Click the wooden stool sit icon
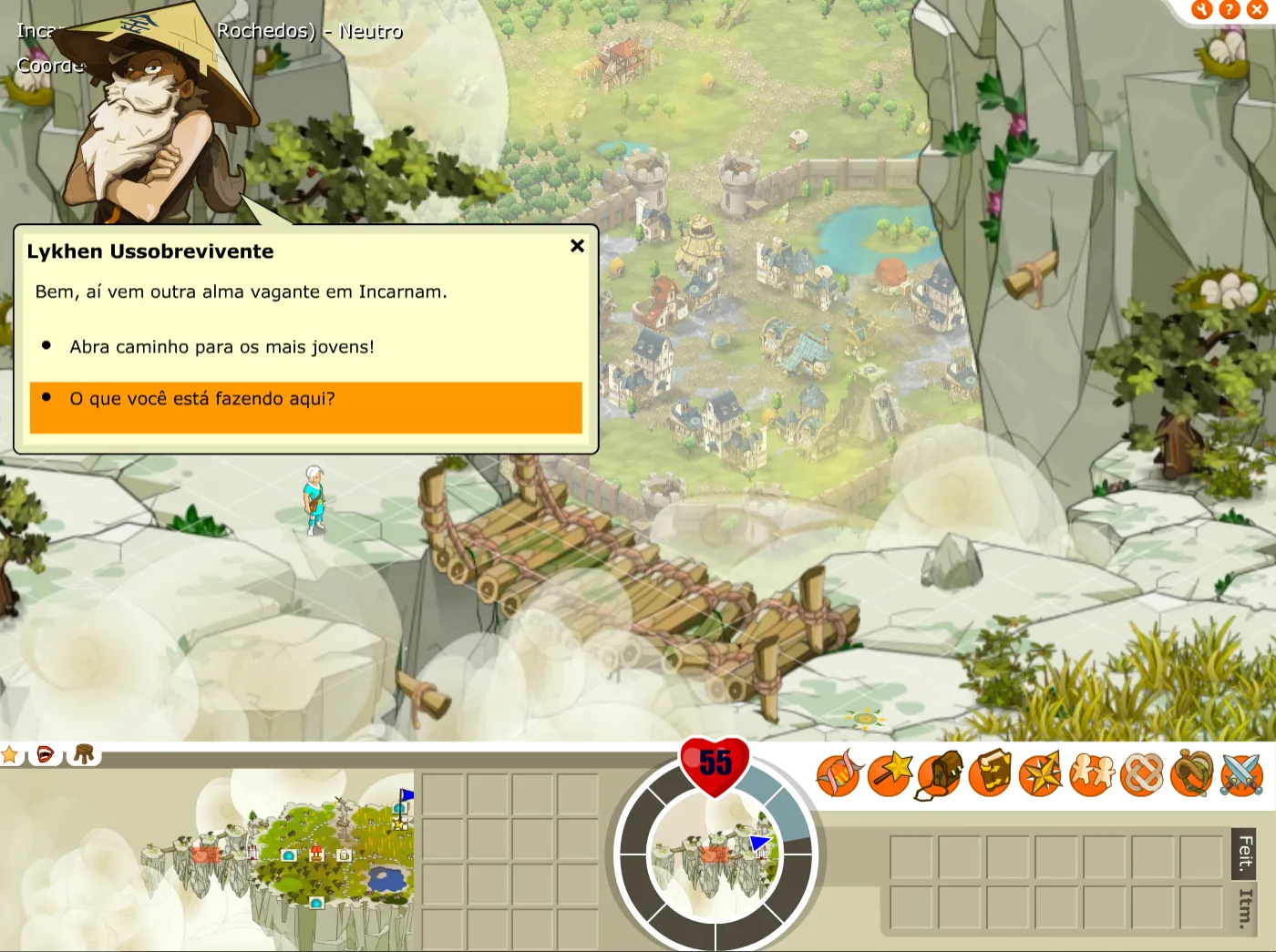The image size is (1276, 952). click(84, 754)
